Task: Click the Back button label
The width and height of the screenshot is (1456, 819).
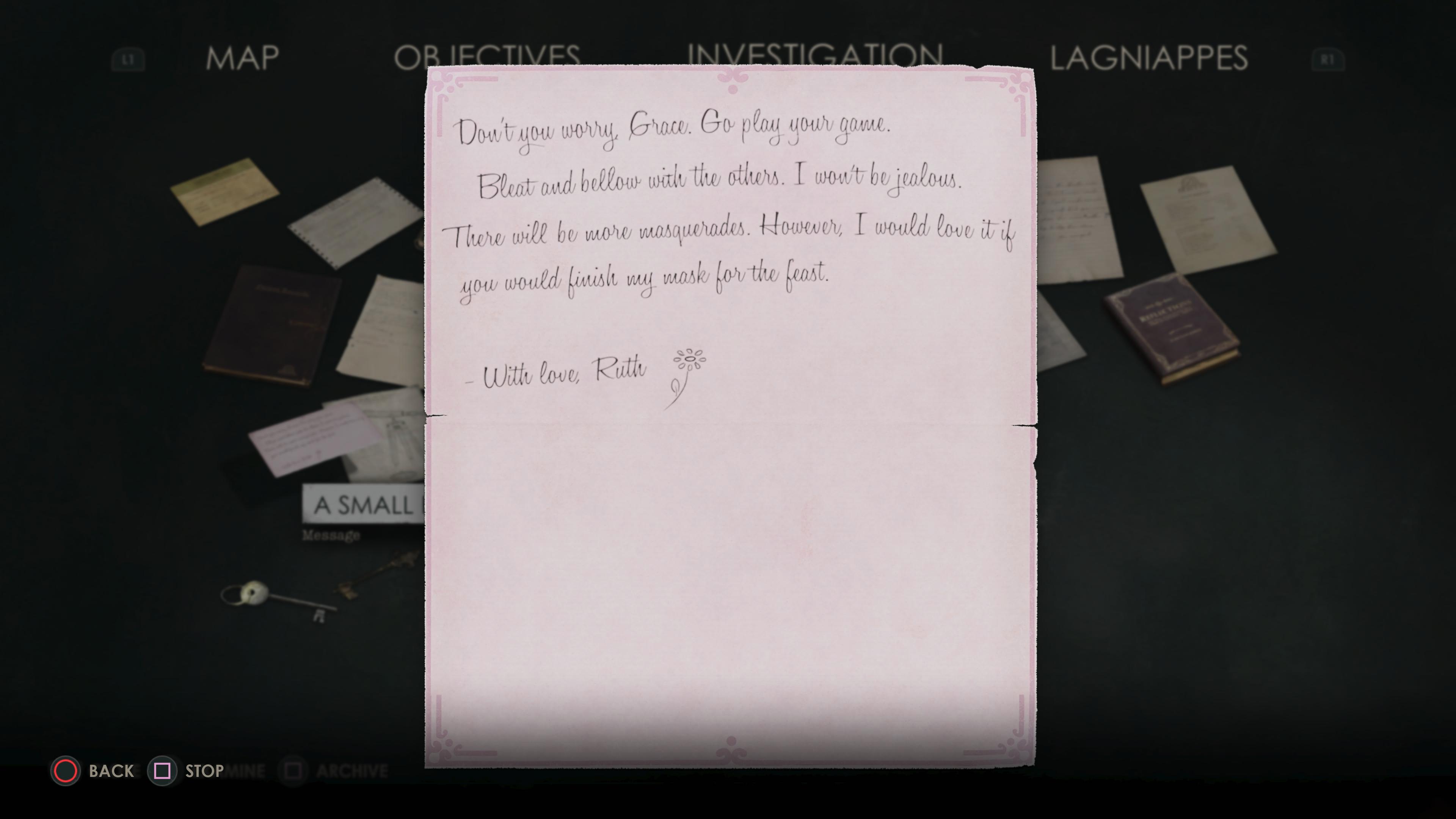Action: point(111,771)
